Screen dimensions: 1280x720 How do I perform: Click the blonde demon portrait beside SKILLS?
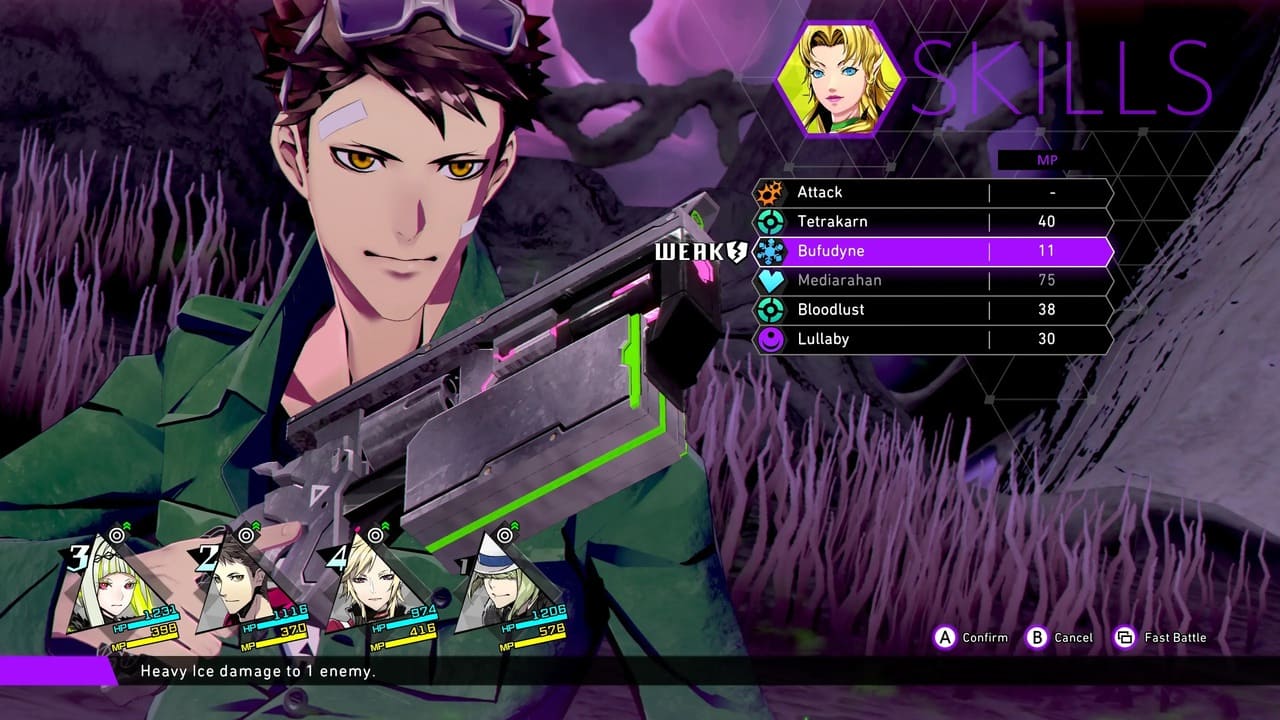(x=840, y=77)
